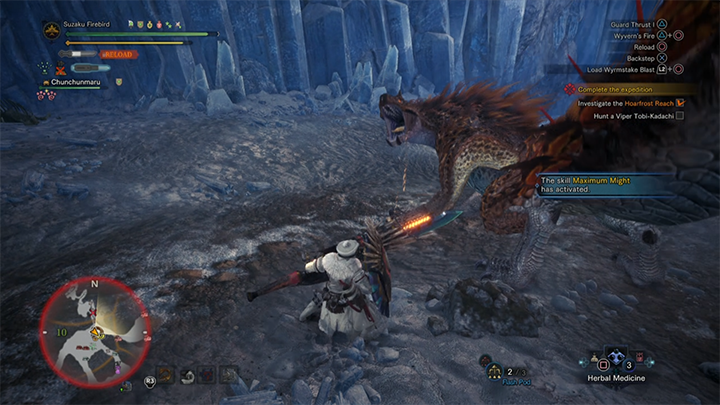Click the Maximum Might skill notification
Viewport: 720px width, 405px height.
coord(597,183)
